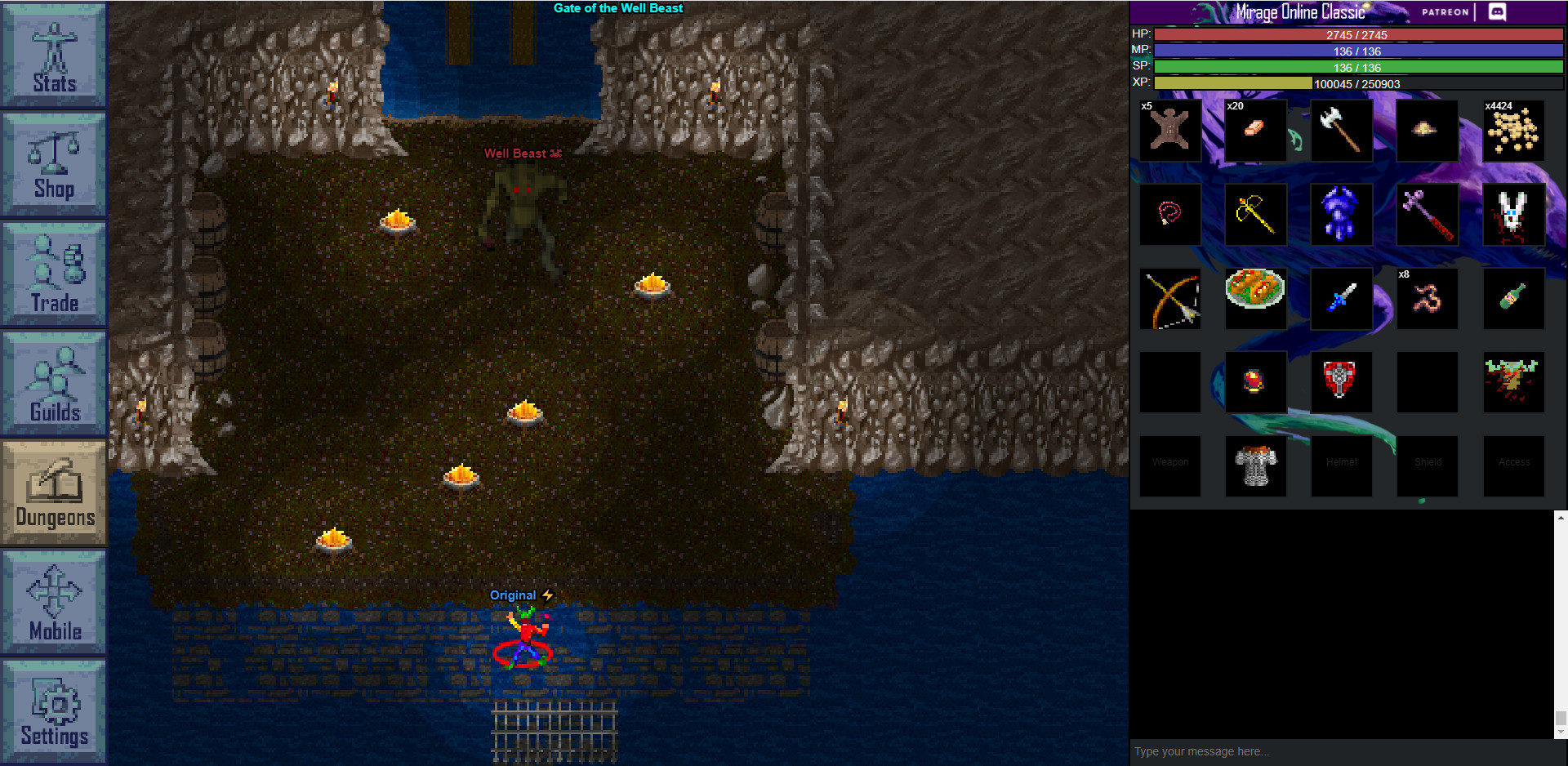Open the Guilds panel
The image size is (1568, 766).
click(x=53, y=384)
